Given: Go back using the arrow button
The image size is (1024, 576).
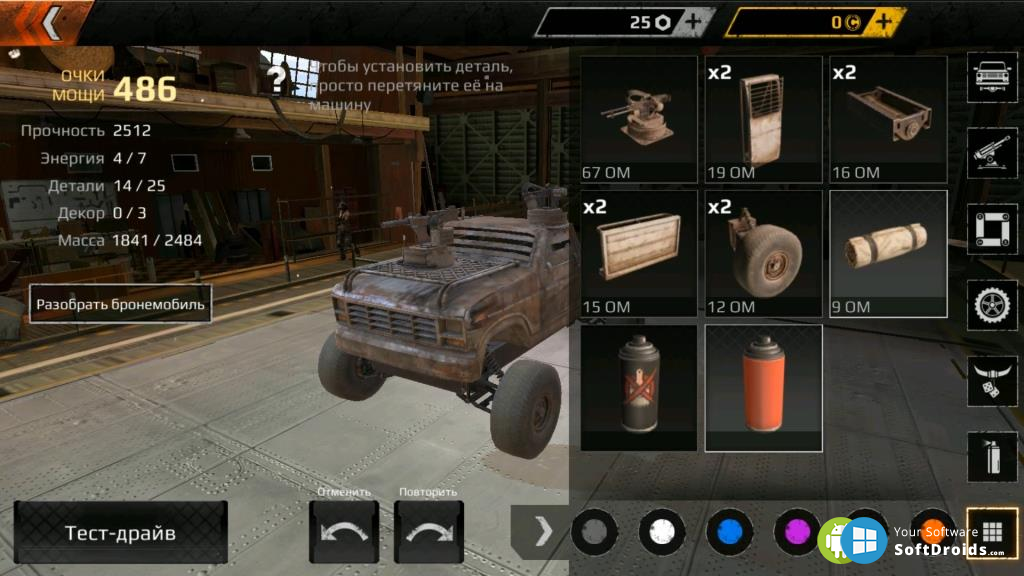Looking at the screenshot, I should [49, 21].
